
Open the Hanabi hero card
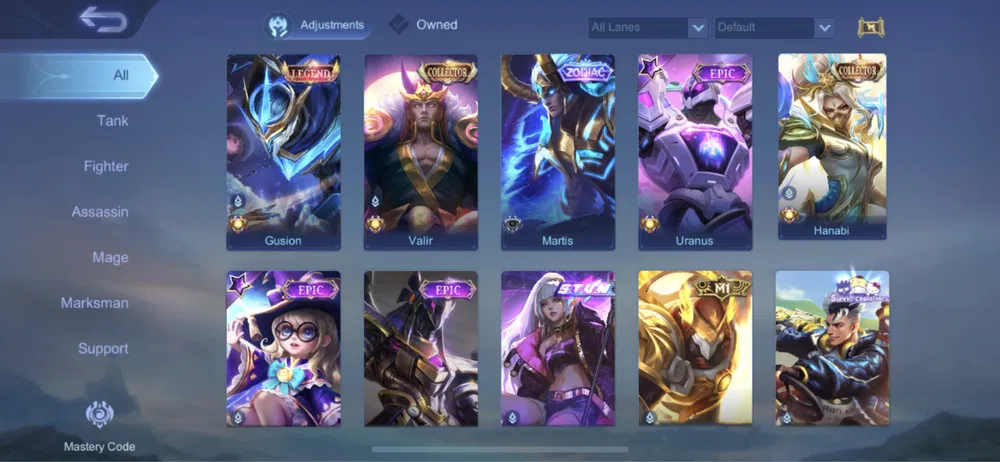(x=832, y=146)
